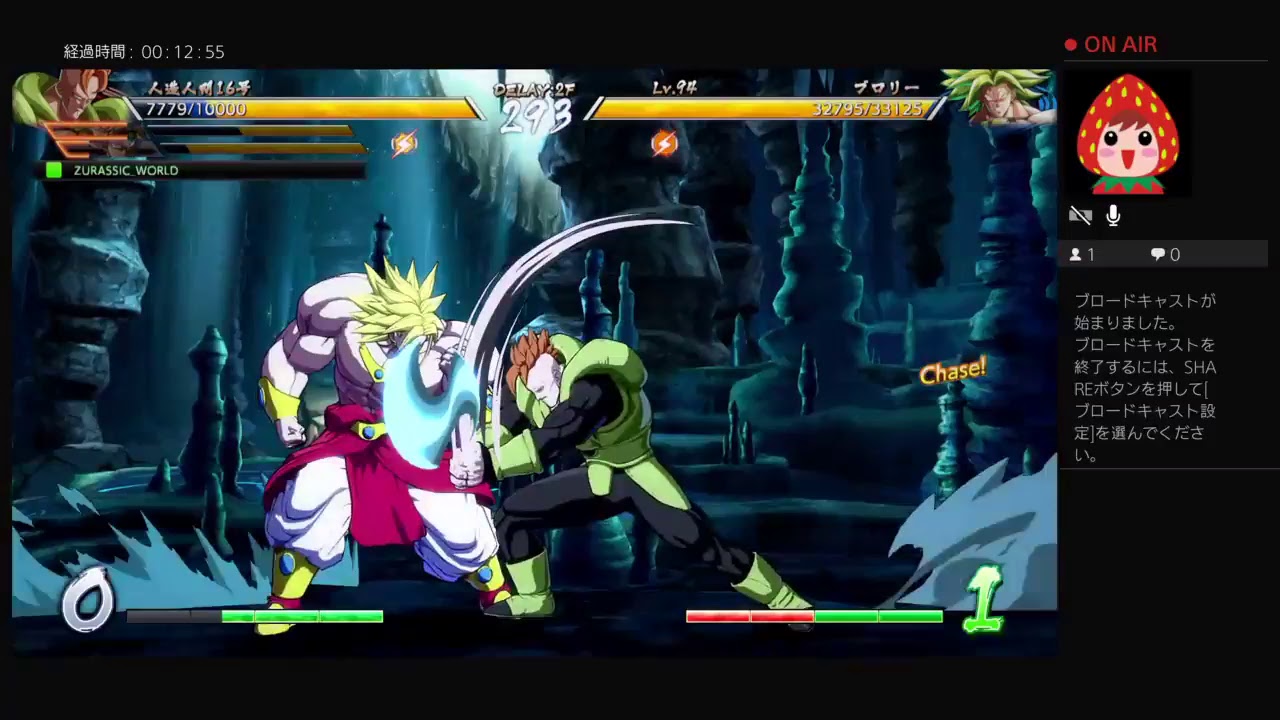
Task: Click the left player's Sparking lightning icon
Action: [406, 143]
